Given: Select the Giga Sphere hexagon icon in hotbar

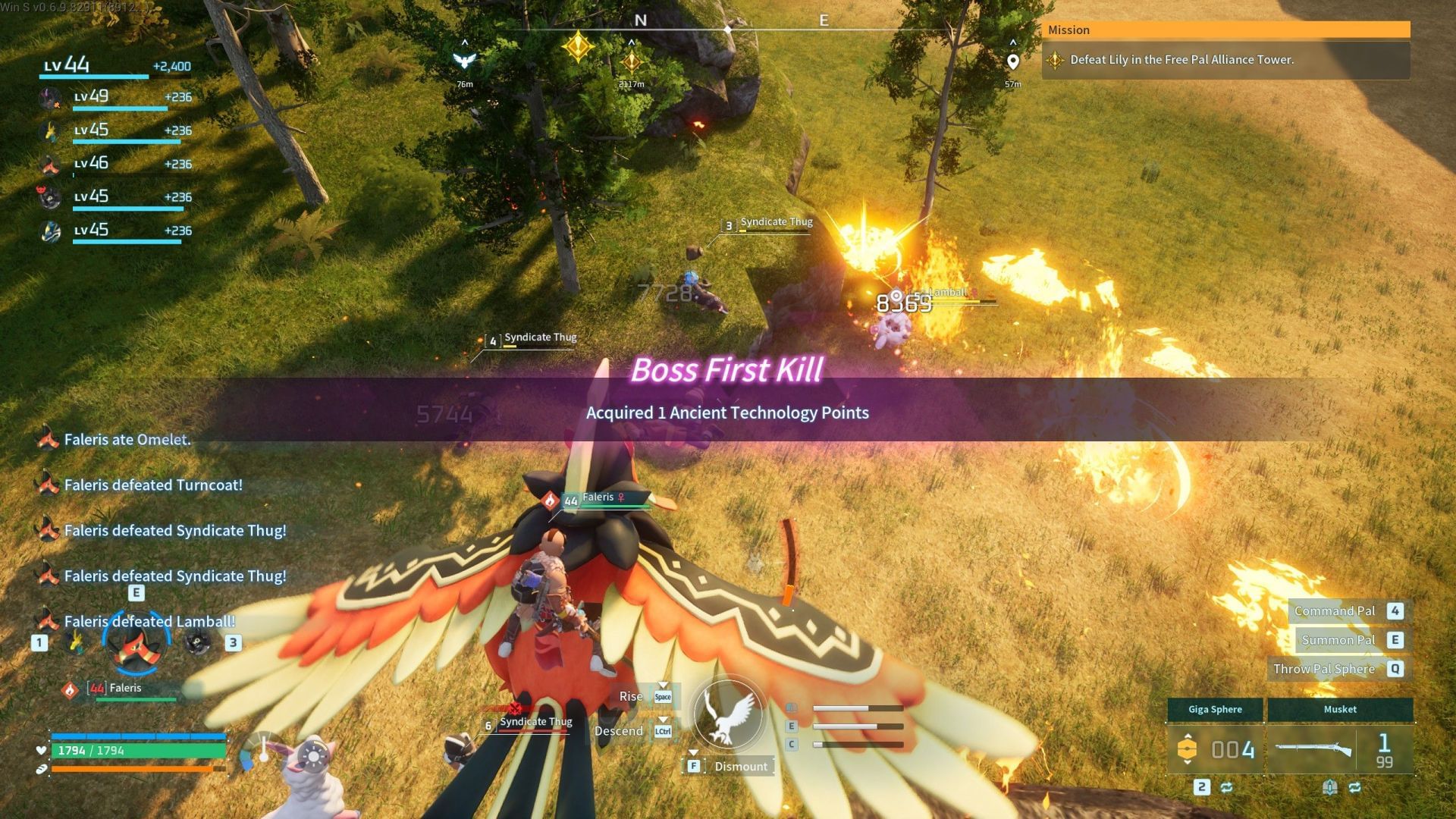Looking at the screenshot, I should (1189, 750).
